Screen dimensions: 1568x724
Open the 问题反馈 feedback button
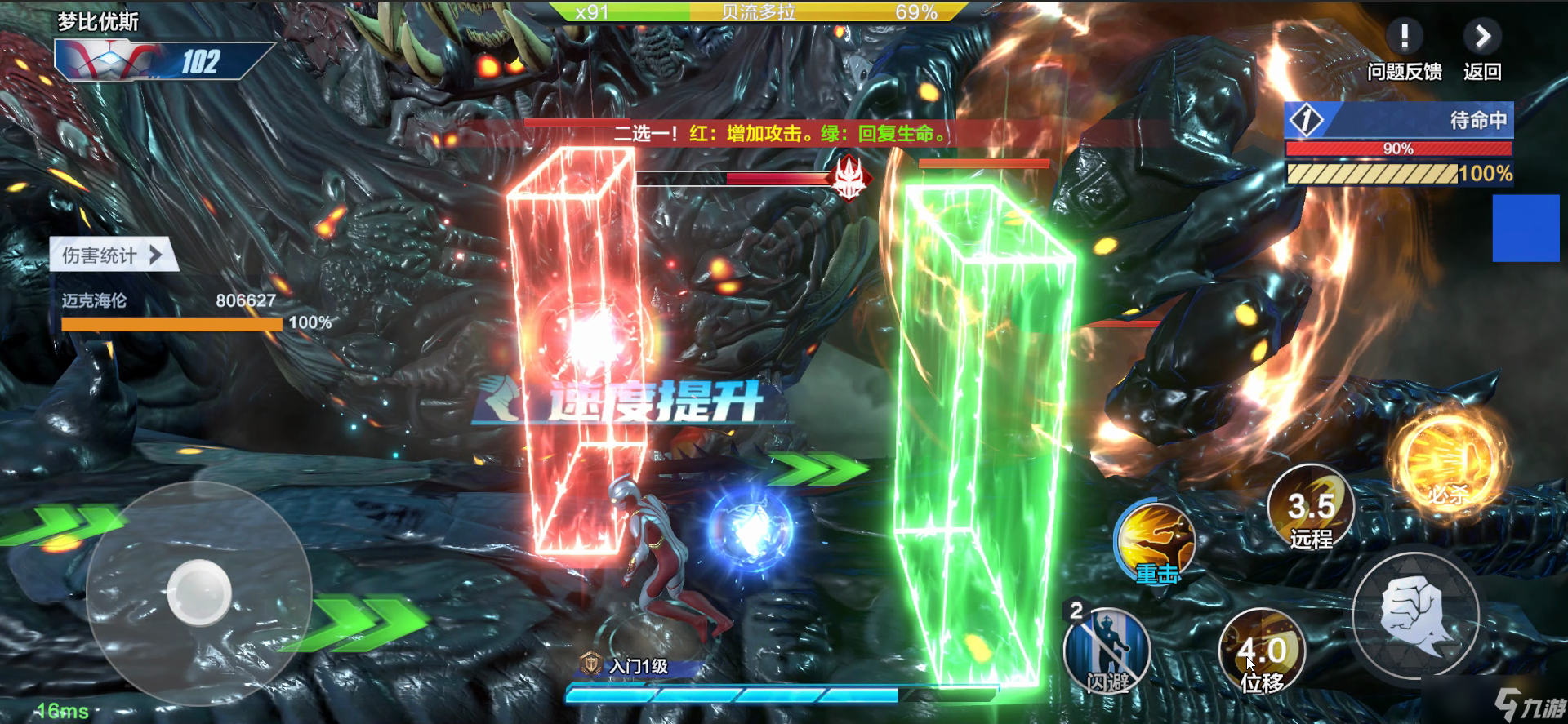(1404, 50)
